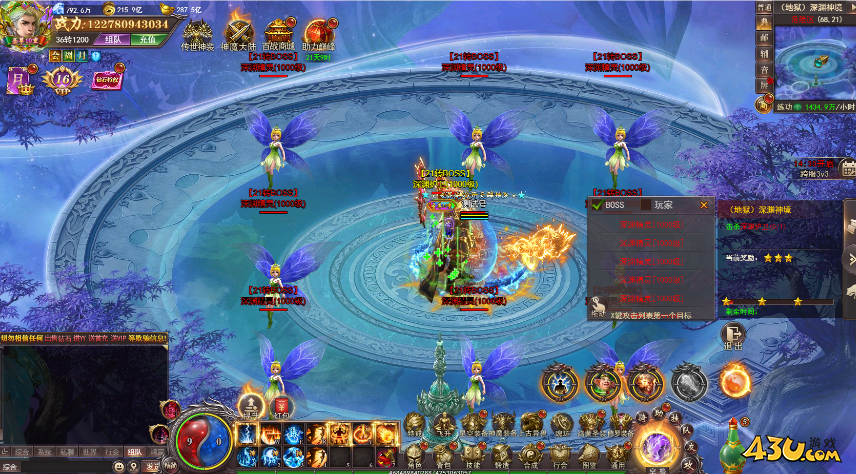856x474 pixels.
Task: Activate the yin-yang fire orb skill
Action: point(735,381)
